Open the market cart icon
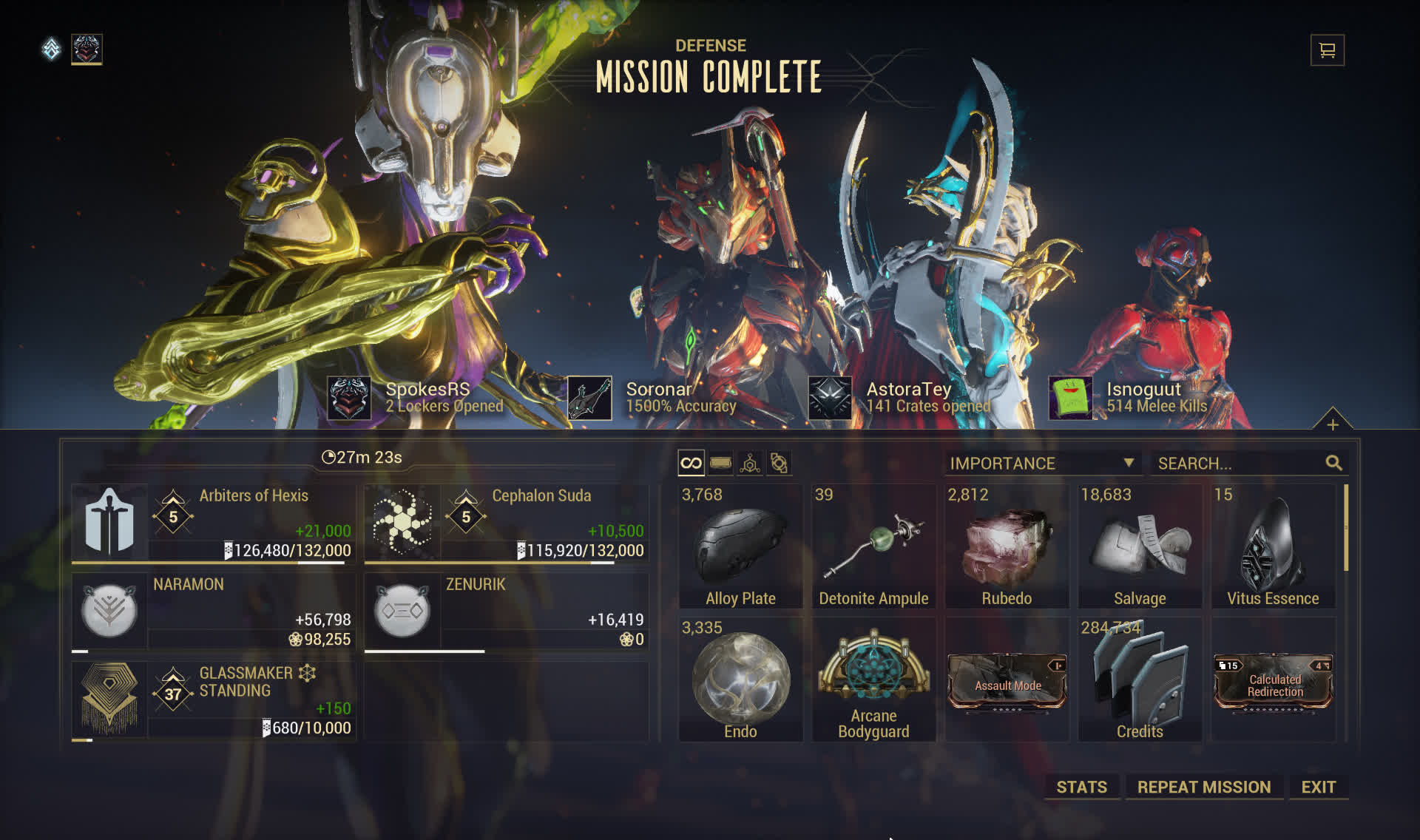1420x840 pixels. click(x=1327, y=50)
